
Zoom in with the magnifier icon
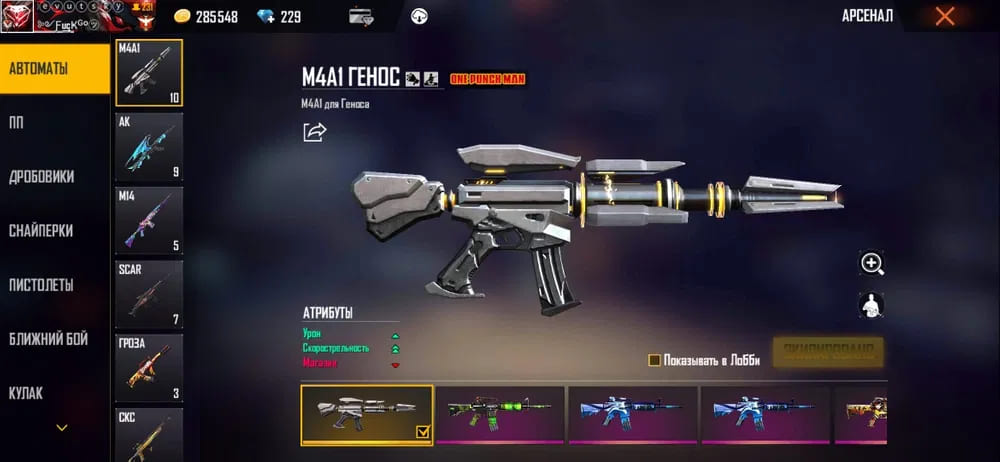pyautogui.click(x=872, y=264)
